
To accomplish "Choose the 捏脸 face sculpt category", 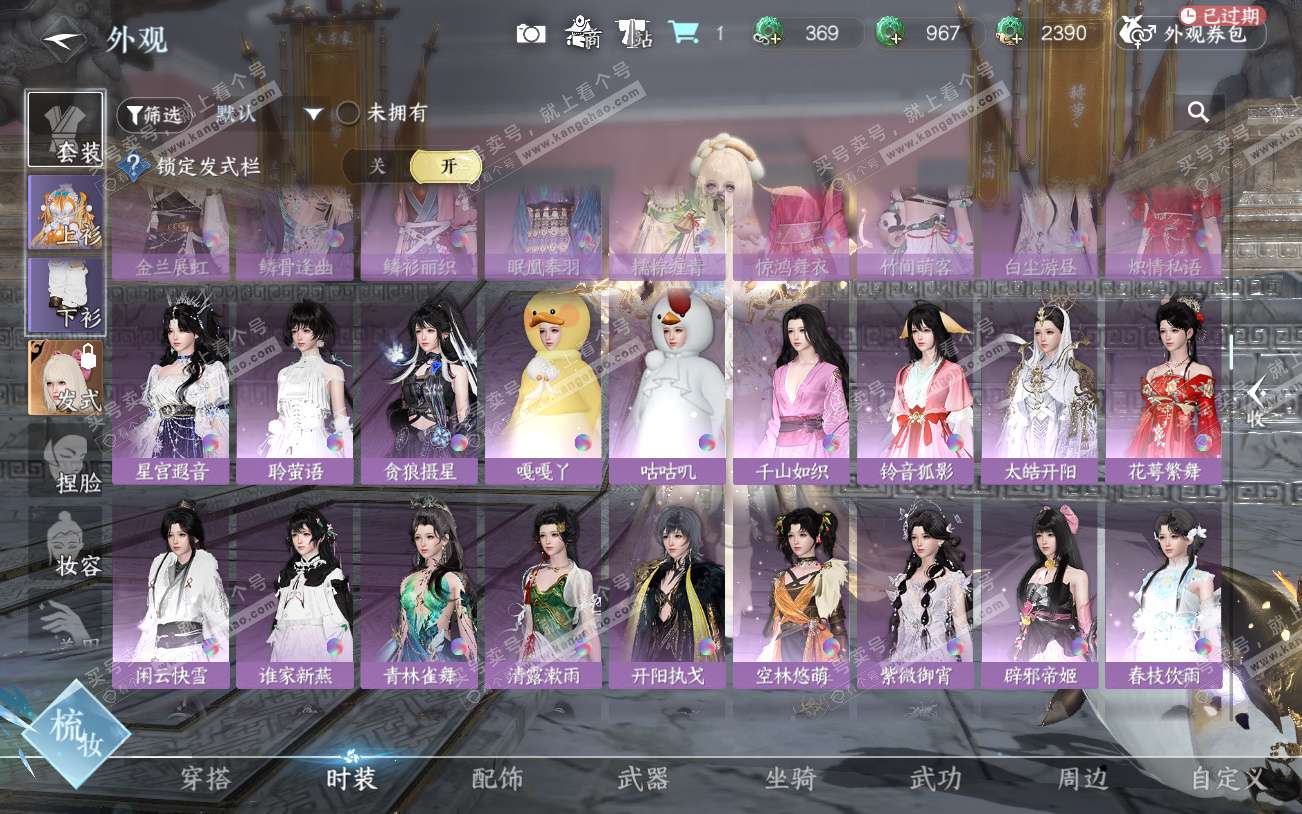I will [x=66, y=460].
